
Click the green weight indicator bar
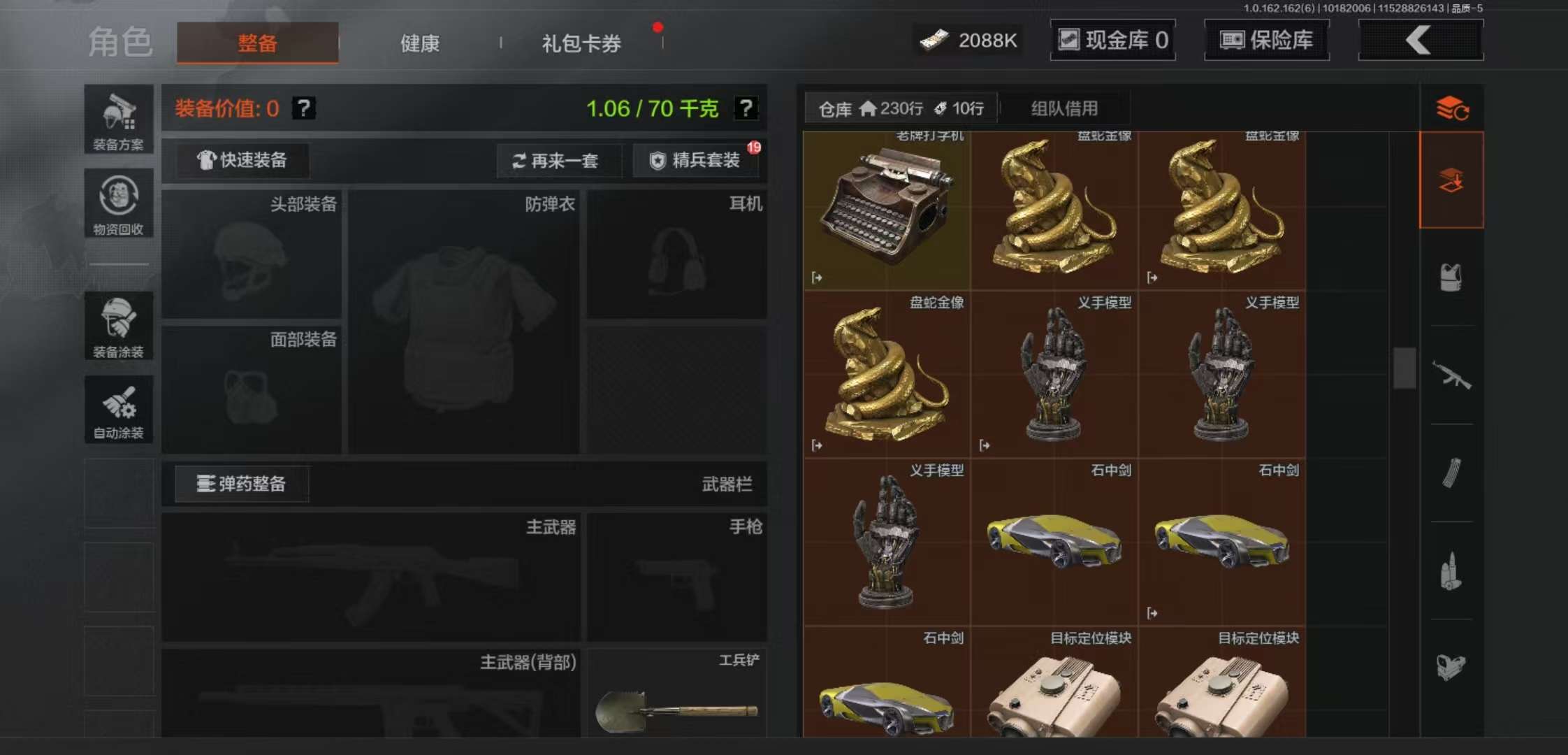(x=655, y=109)
